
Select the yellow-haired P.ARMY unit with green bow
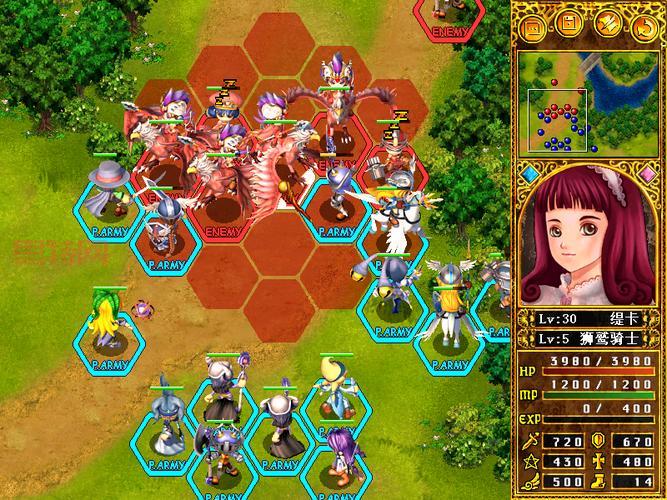click(x=109, y=320)
